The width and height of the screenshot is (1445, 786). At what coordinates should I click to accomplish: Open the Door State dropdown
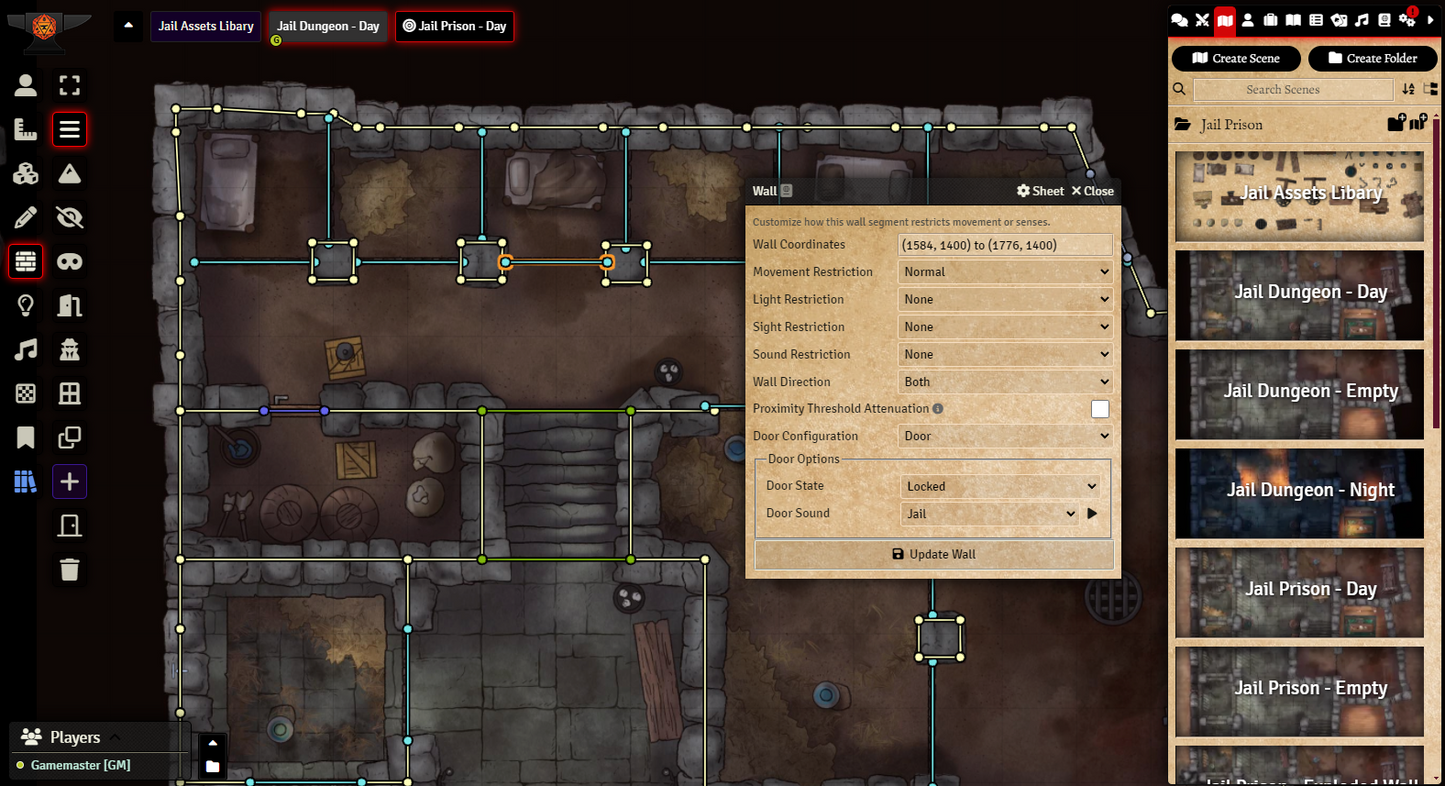[1000, 486]
